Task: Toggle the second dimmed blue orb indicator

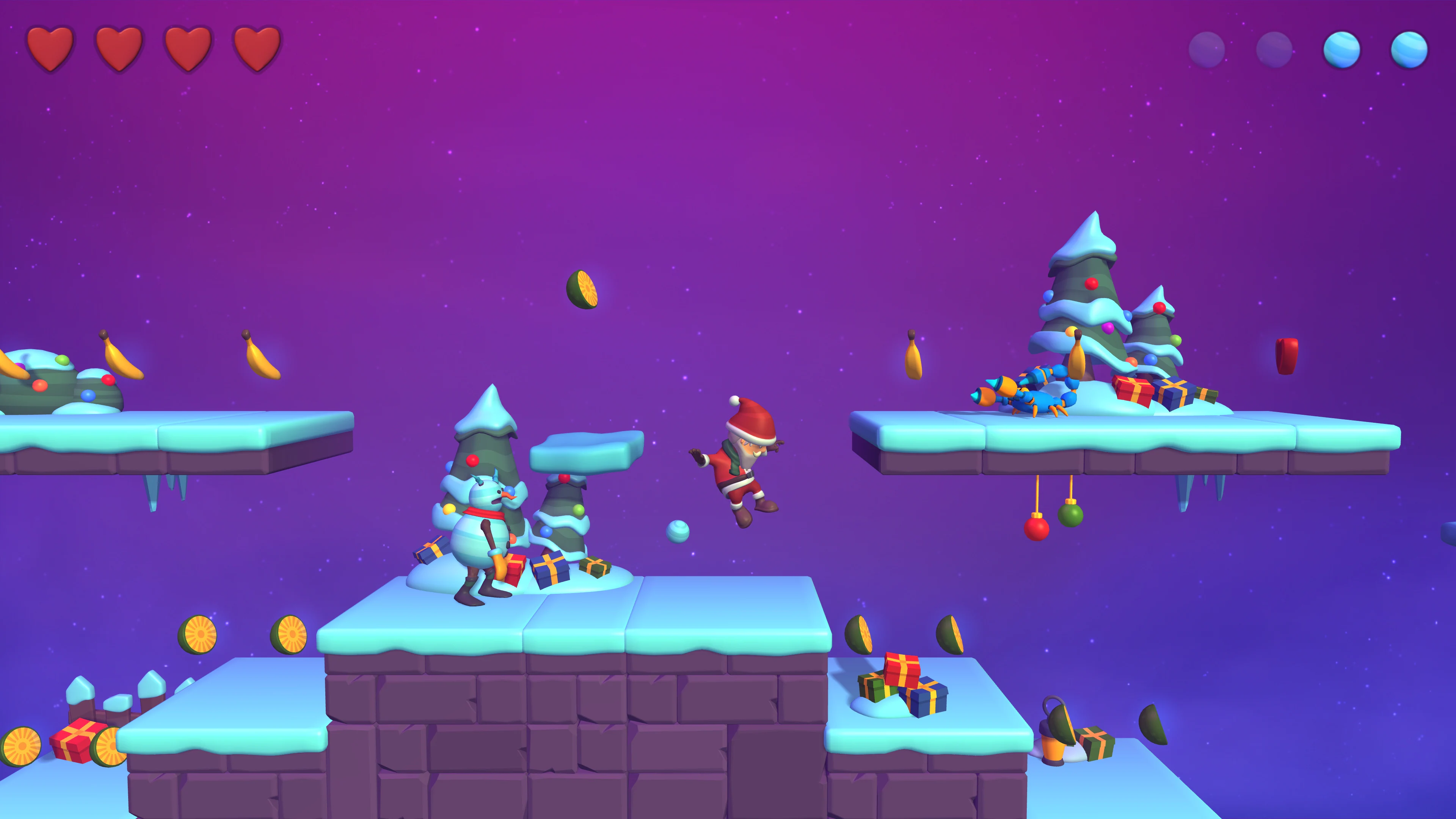Action: coord(1276,51)
